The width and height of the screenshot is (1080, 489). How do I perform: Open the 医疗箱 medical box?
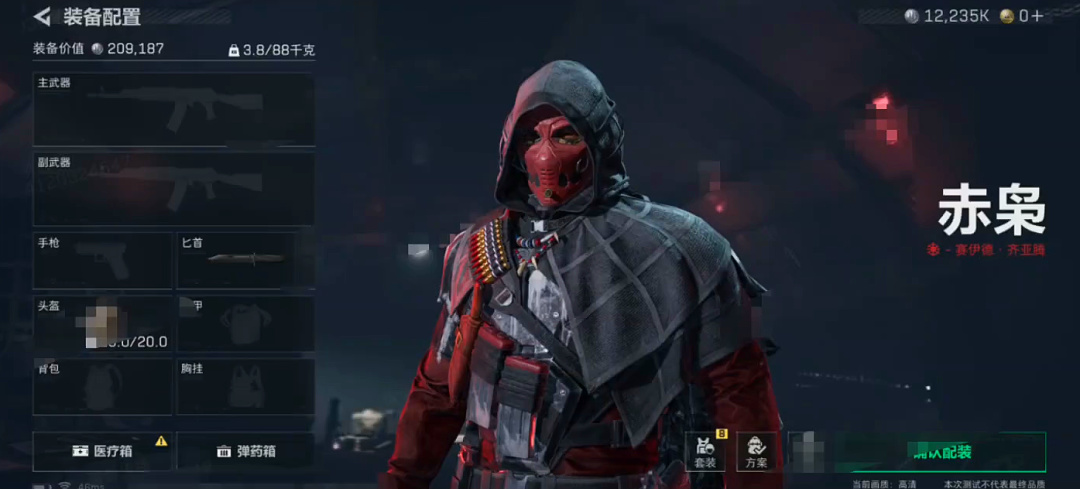click(x=102, y=451)
